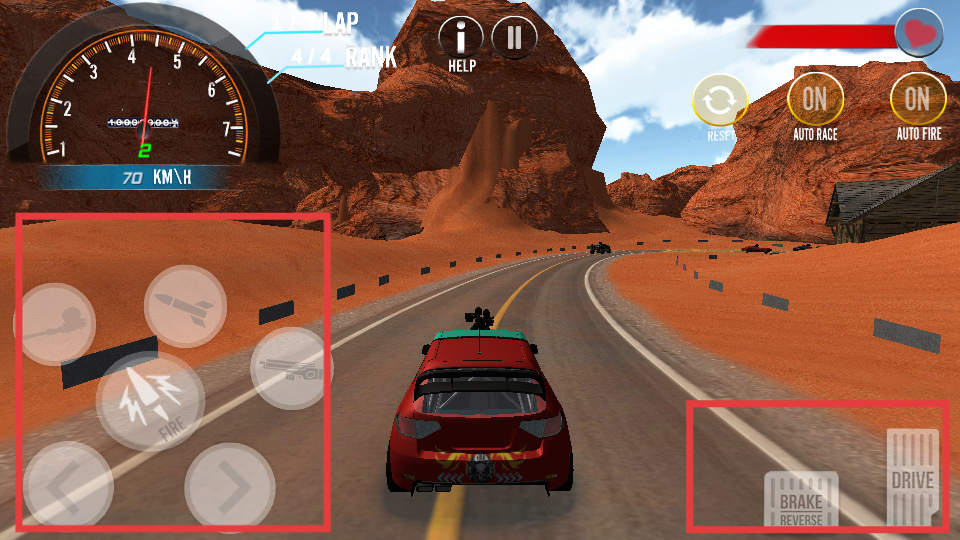The width and height of the screenshot is (960, 540).
Task: Select the rocket missile weapon
Action: coord(185,306)
